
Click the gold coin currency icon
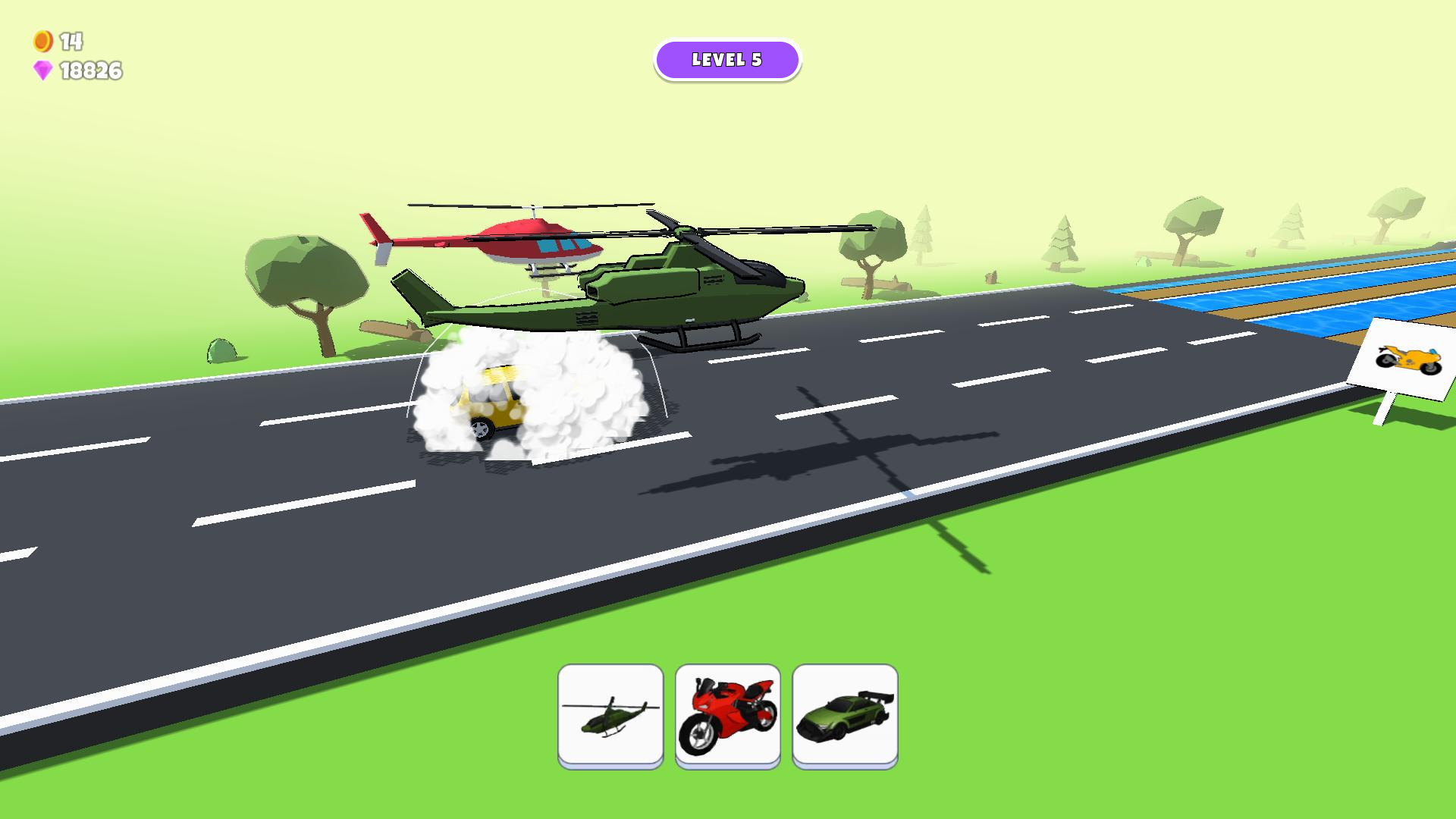(x=42, y=41)
